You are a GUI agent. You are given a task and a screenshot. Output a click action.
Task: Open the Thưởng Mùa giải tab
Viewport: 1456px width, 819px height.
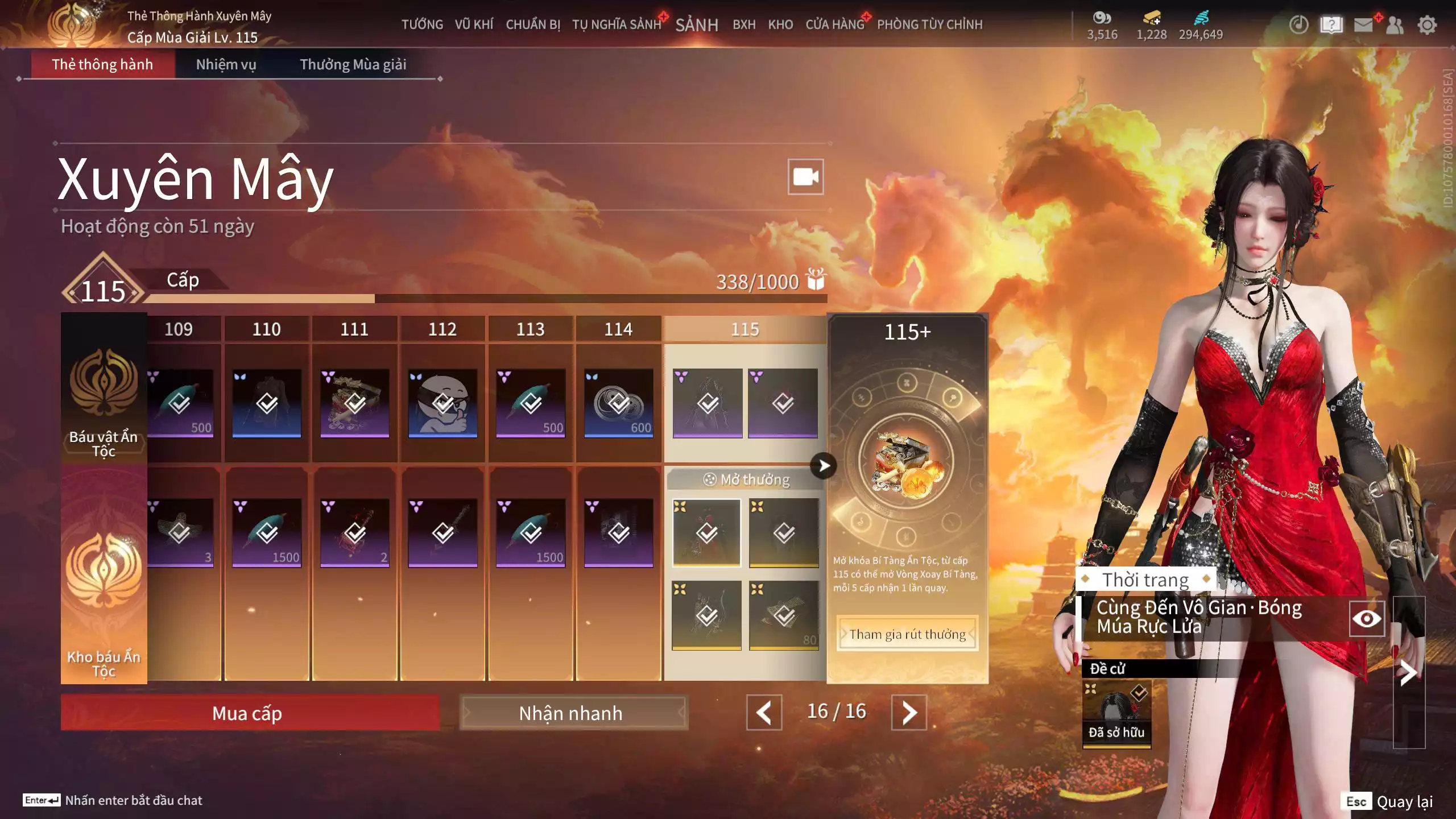tap(353, 64)
